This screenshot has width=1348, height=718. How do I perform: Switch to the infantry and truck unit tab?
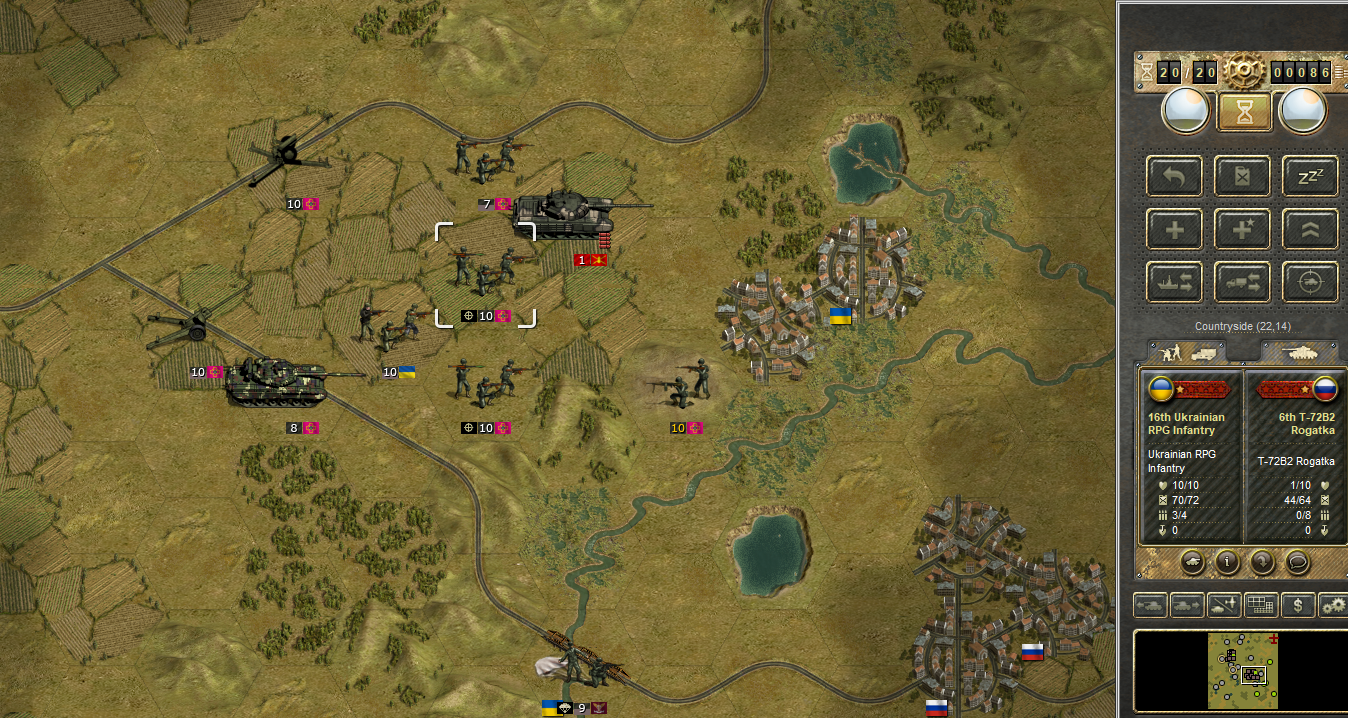(x=1191, y=352)
